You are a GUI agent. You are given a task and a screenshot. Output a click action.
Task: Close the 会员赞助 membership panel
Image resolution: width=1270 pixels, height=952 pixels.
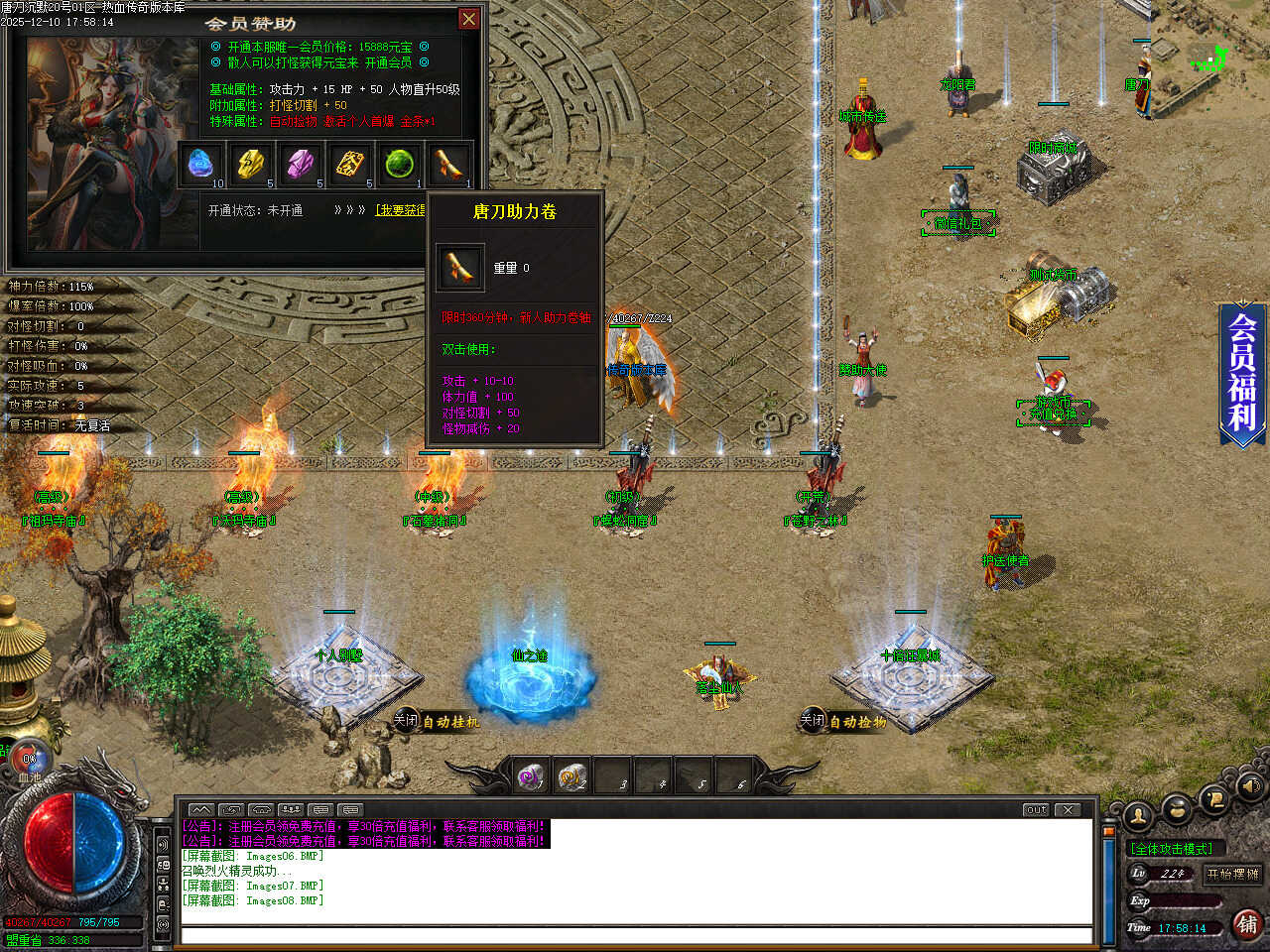(x=468, y=19)
